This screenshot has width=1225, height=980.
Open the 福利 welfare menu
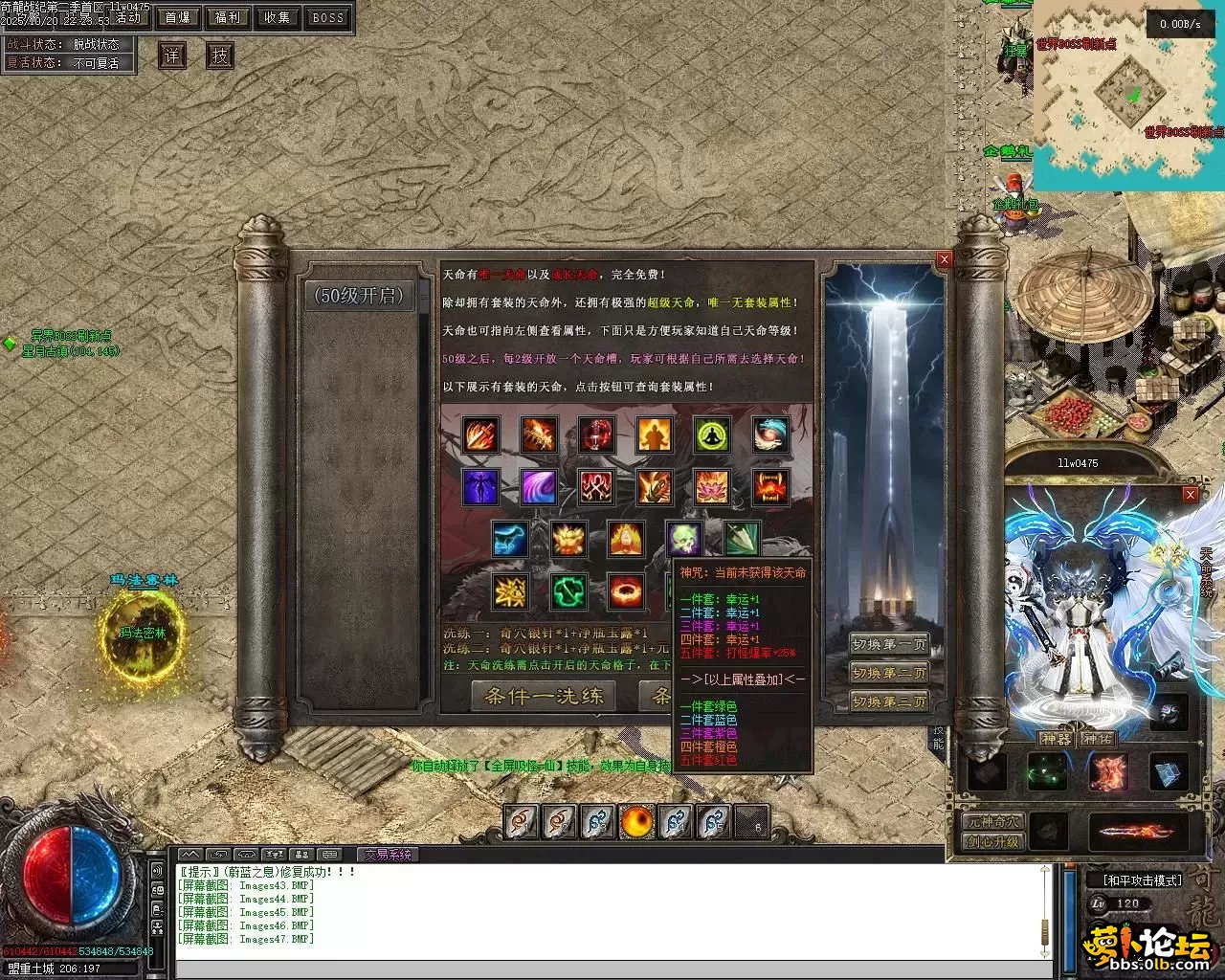(x=228, y=17)
